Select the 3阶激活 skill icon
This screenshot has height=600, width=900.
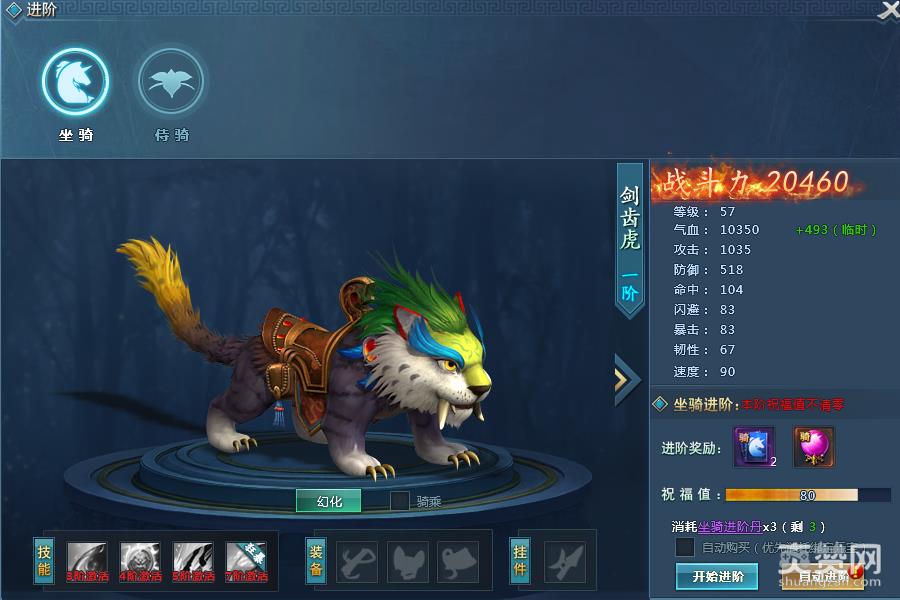click(x=87, y=562)
